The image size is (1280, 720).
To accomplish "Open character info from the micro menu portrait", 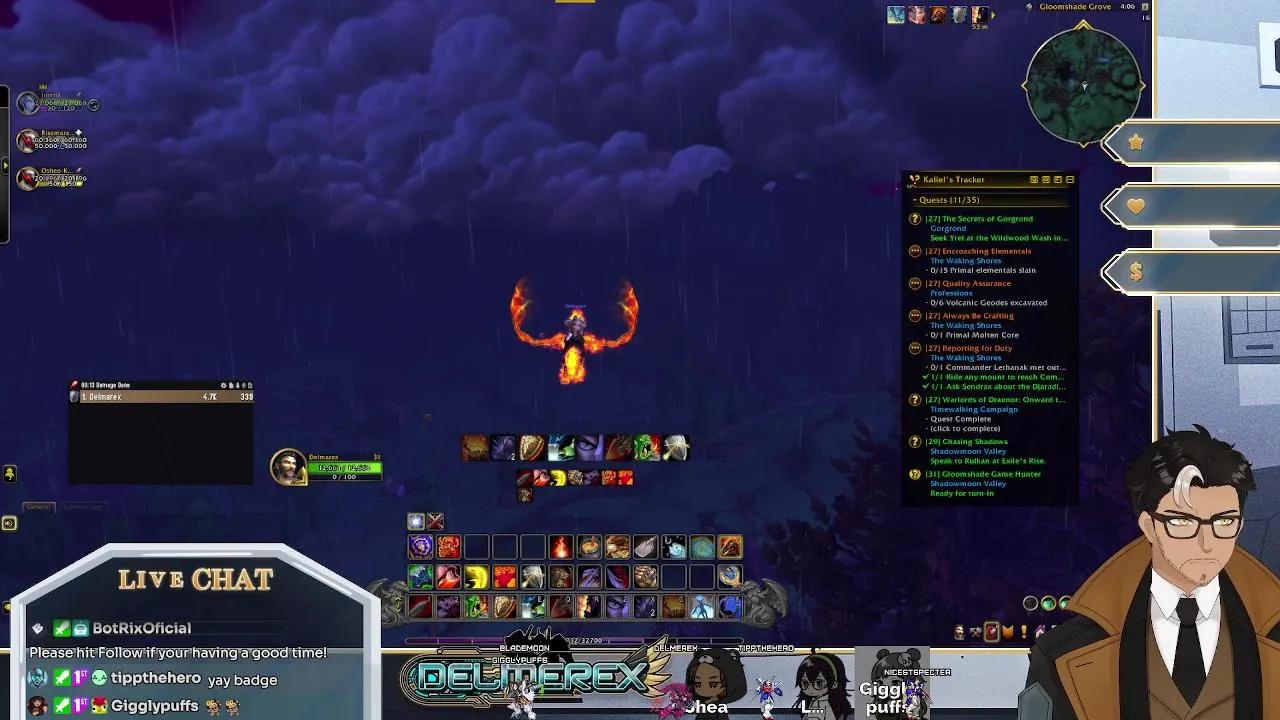I will click(x=959, y=630).
